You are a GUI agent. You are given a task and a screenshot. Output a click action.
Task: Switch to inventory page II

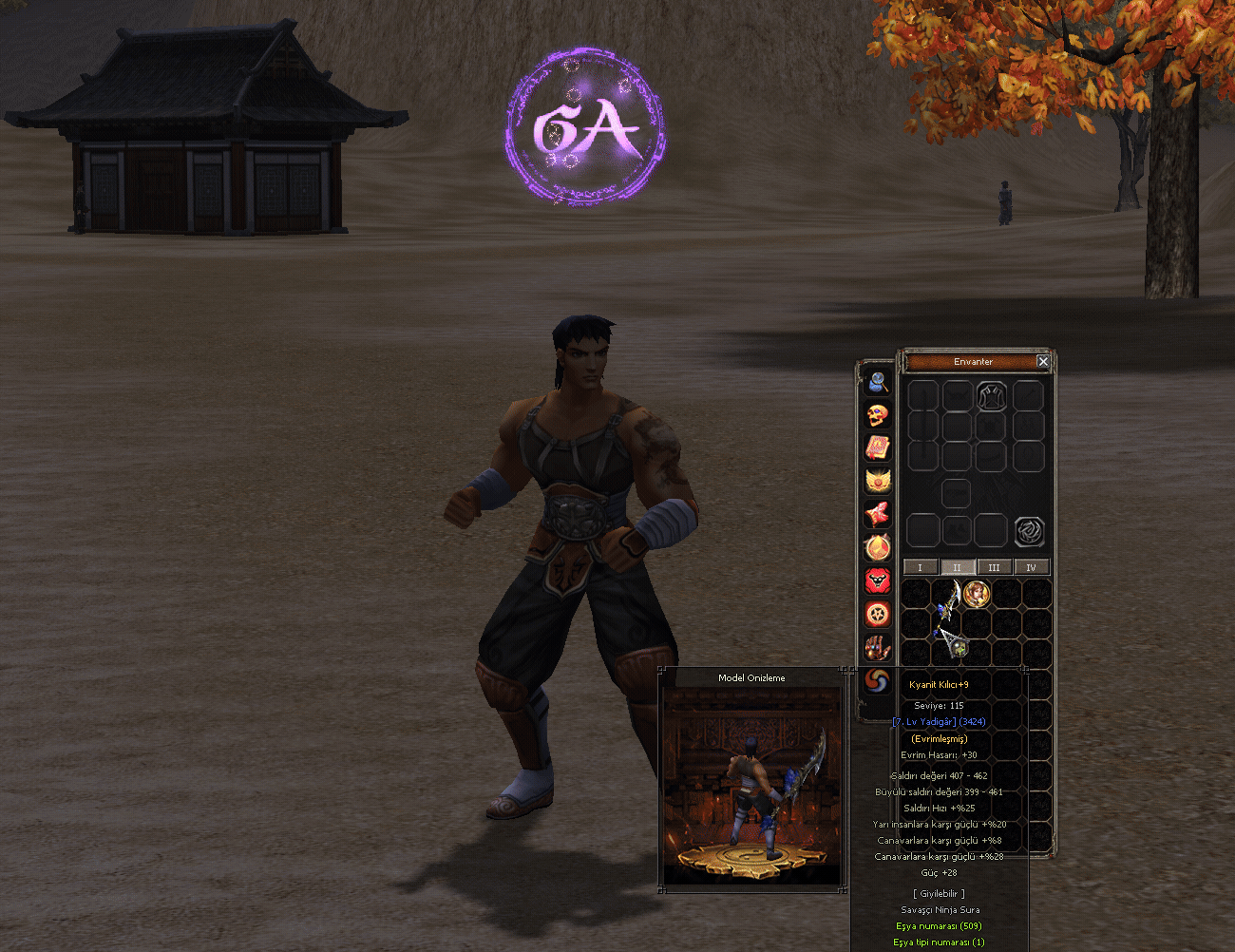pyautogui.click(x=957, y=567)
